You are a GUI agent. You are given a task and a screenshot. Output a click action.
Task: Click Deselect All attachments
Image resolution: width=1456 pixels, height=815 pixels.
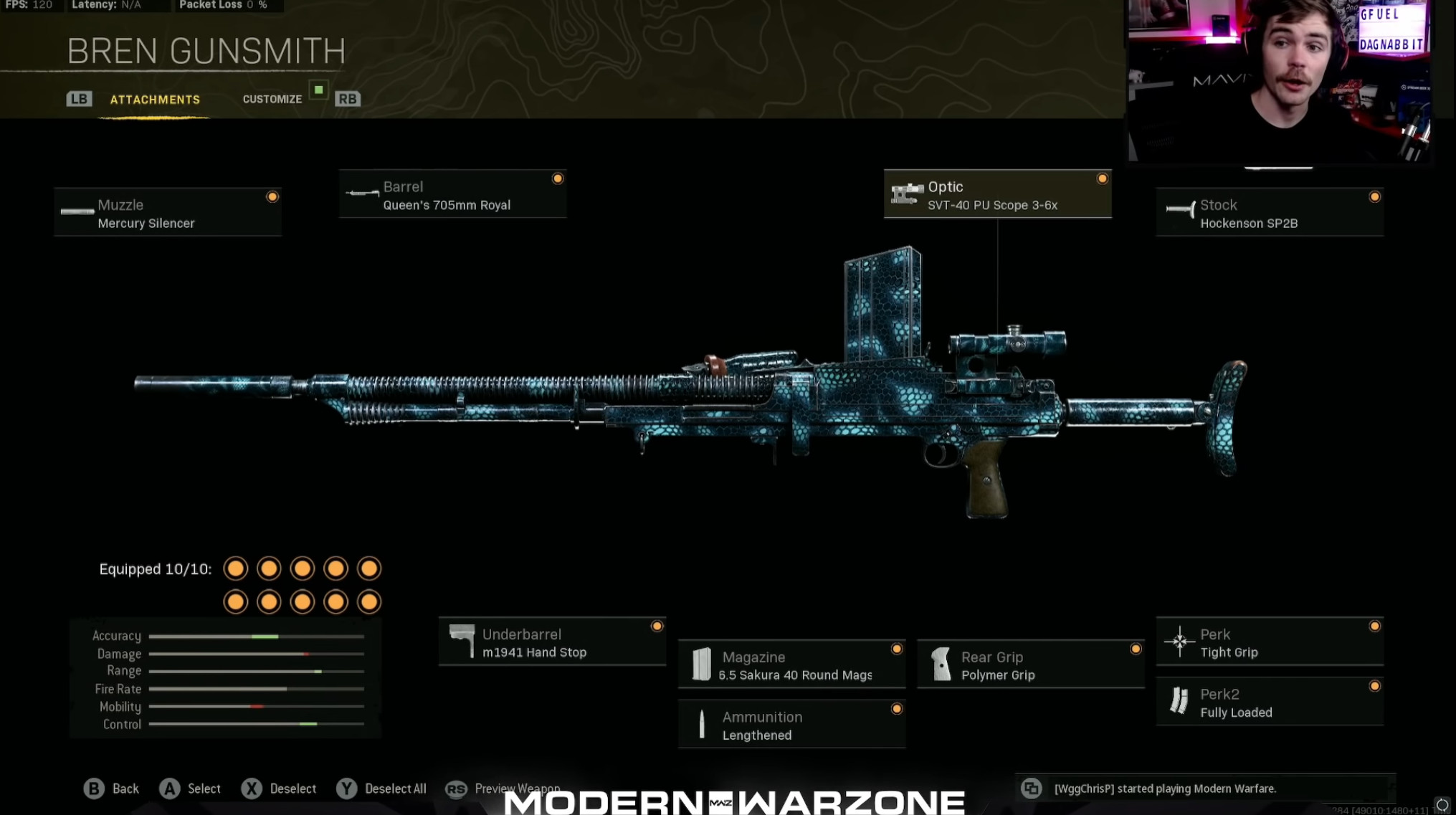click(x=381, y=788)
